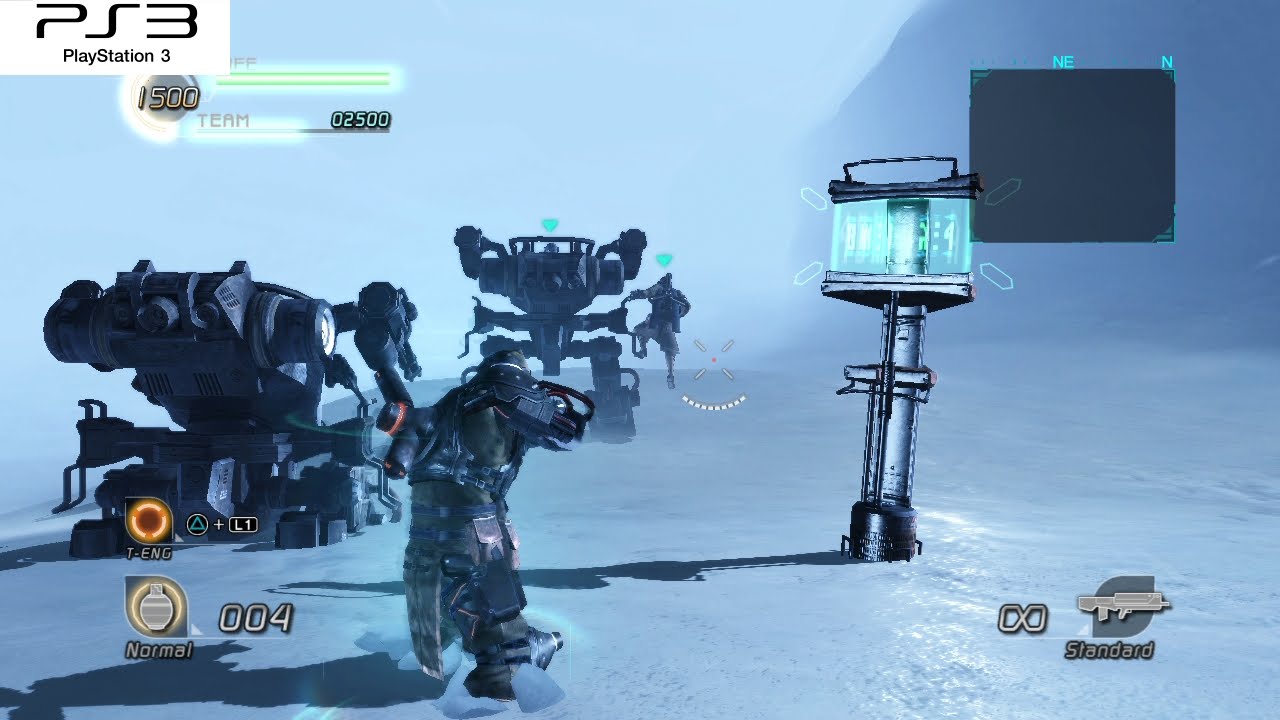Expand the minimap radar panel
Image resolution: width=1280 pixels, height=720 pixels.
point(1072,155)
